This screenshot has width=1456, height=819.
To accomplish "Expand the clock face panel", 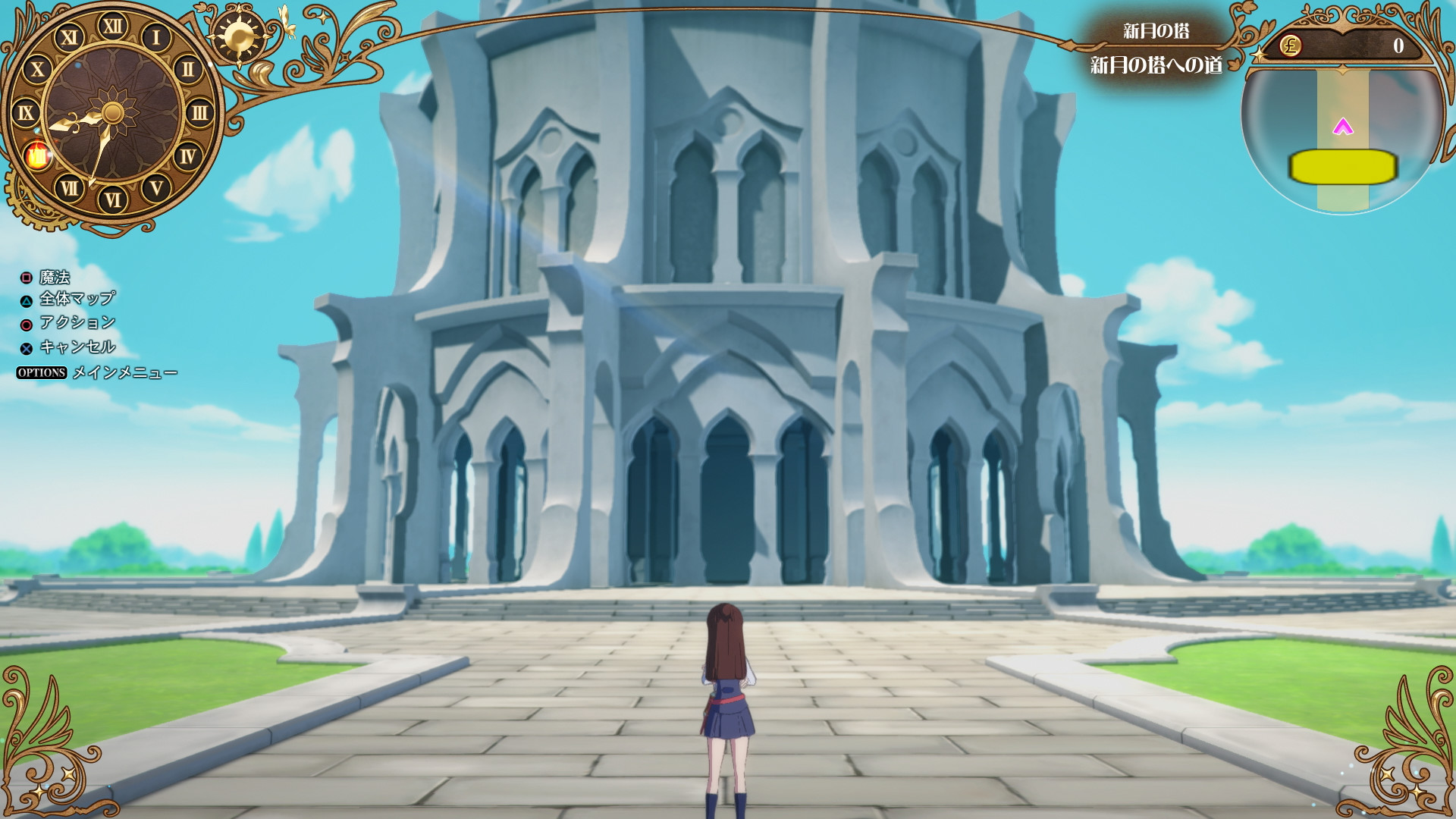I will pos(112,112).
